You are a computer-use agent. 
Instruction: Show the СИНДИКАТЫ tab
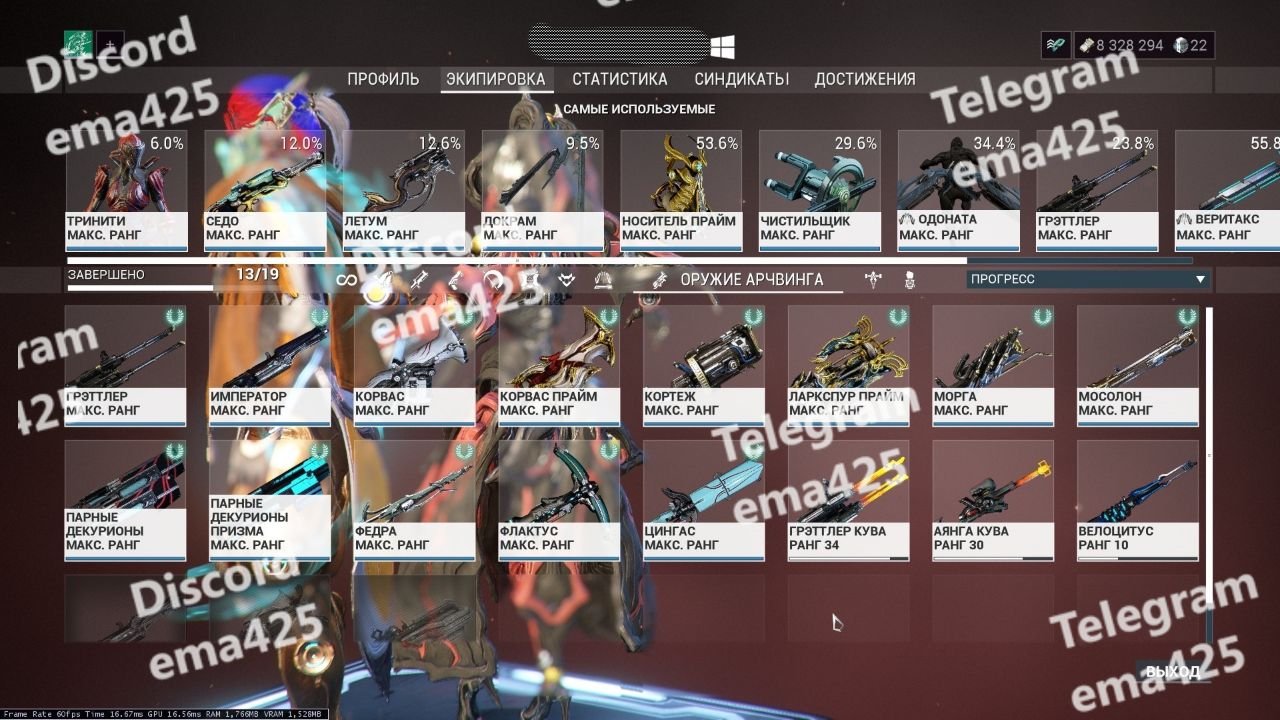(x=741, y=79)
